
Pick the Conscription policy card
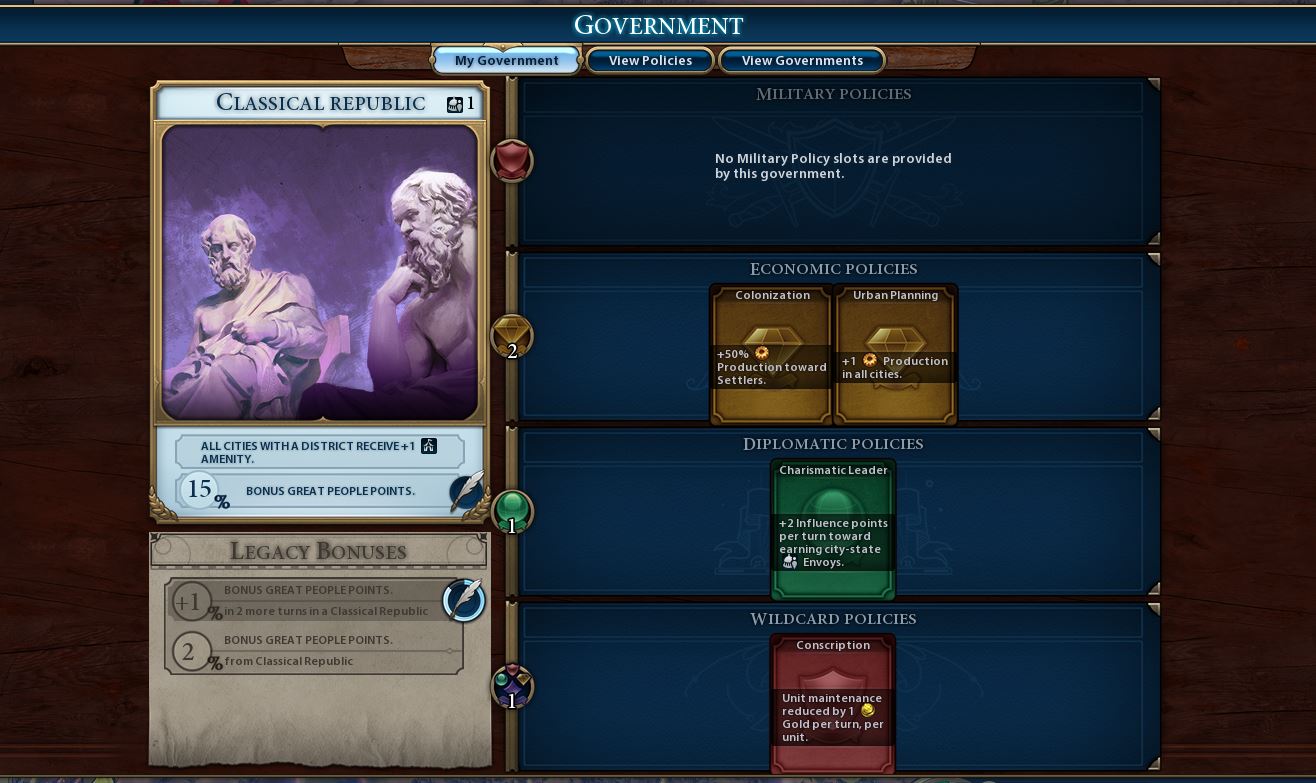tap(833, 703)
